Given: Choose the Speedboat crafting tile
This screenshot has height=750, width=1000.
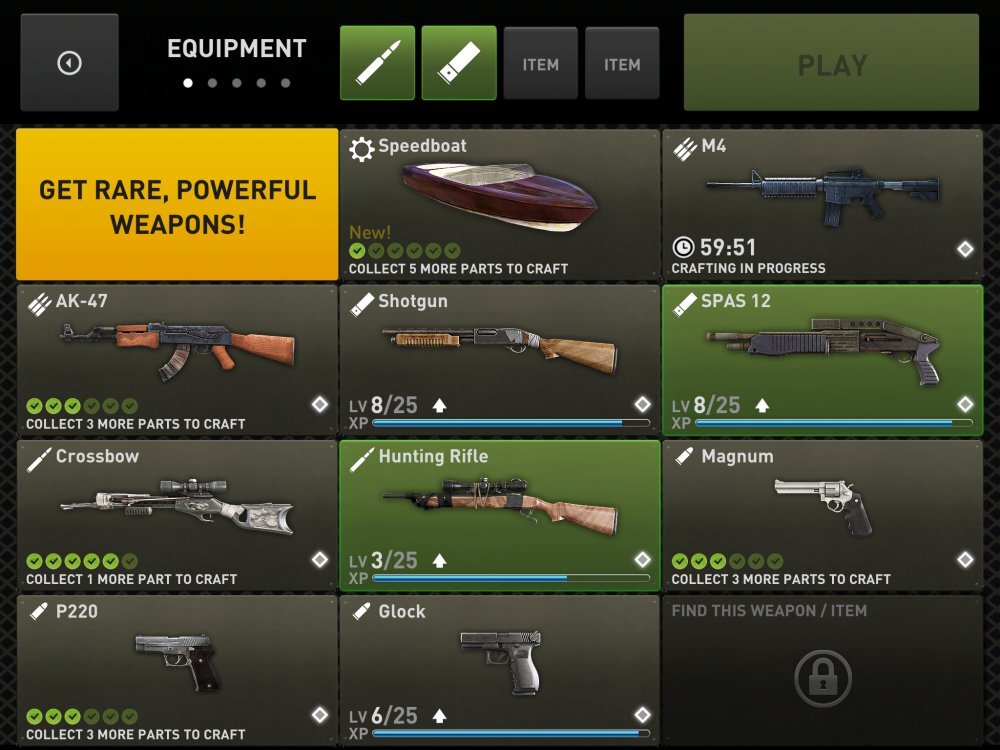Looking at the screenshot, I should point(499,205).
